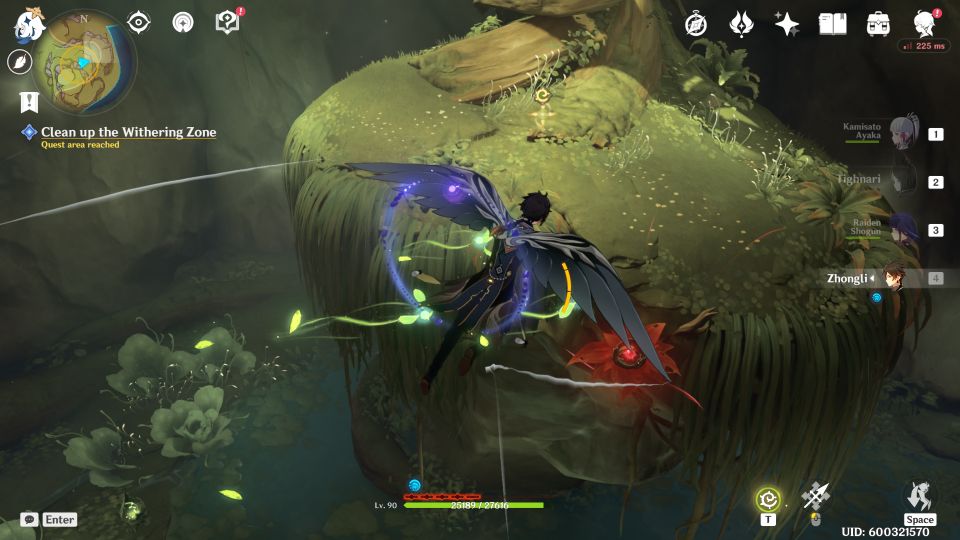Screen dimensions: 960x540
Task: Open the open-book handbook icon
Action: 832,24
